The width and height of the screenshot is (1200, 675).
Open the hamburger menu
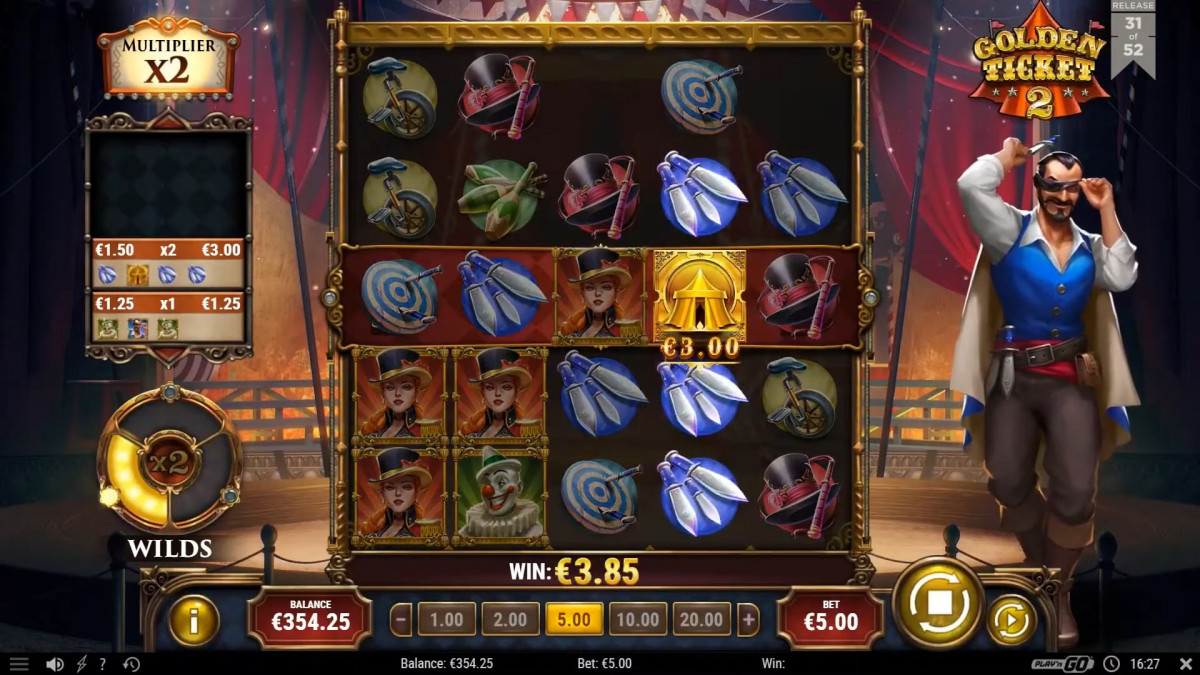click(x=19, y=664)
